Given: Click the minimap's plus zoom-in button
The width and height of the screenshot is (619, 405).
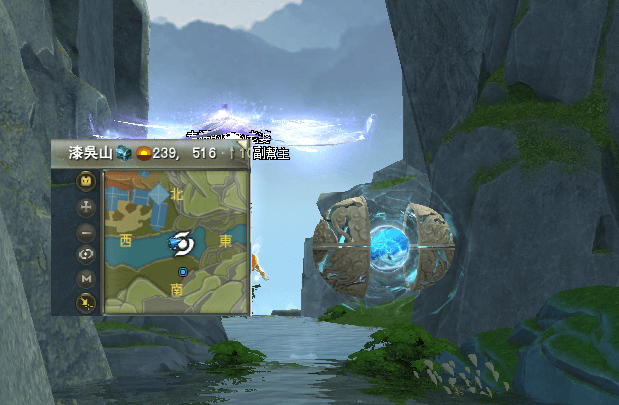Looking at the screenshot, I should pos(87,205).
